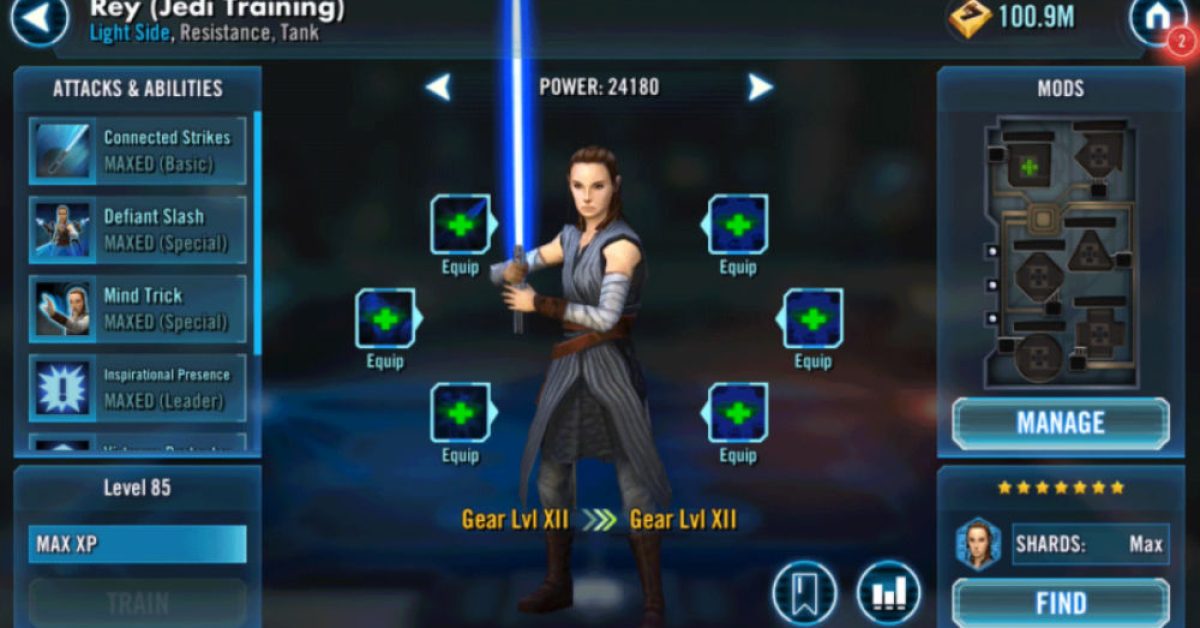Go back using the arrow button
The width and height of the screenshot is (1200, 628).
[38, 20]
